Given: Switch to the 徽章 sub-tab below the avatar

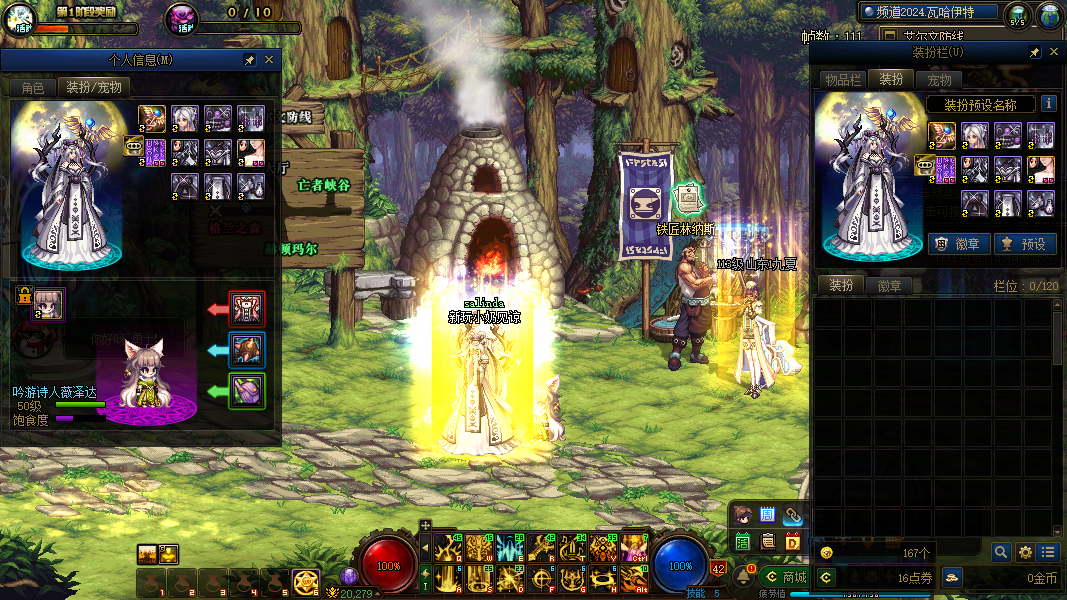Looking at the screenshot, I should [x=889, y=286].
